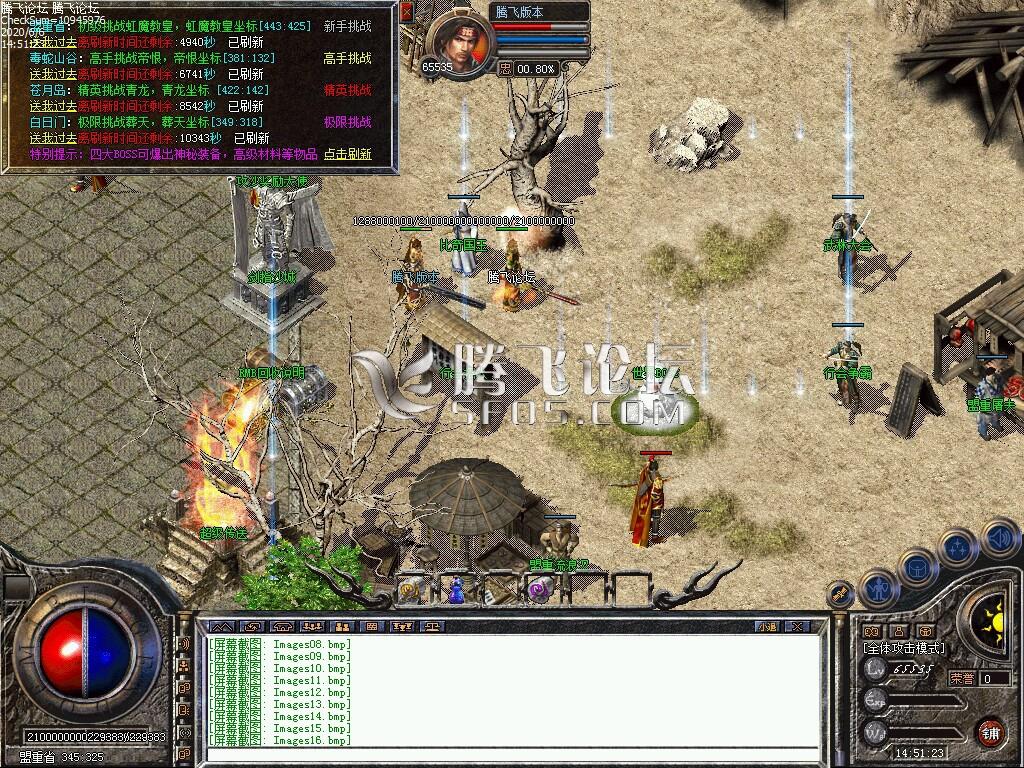Open the character equipment round button

click(x=878, y=589)
